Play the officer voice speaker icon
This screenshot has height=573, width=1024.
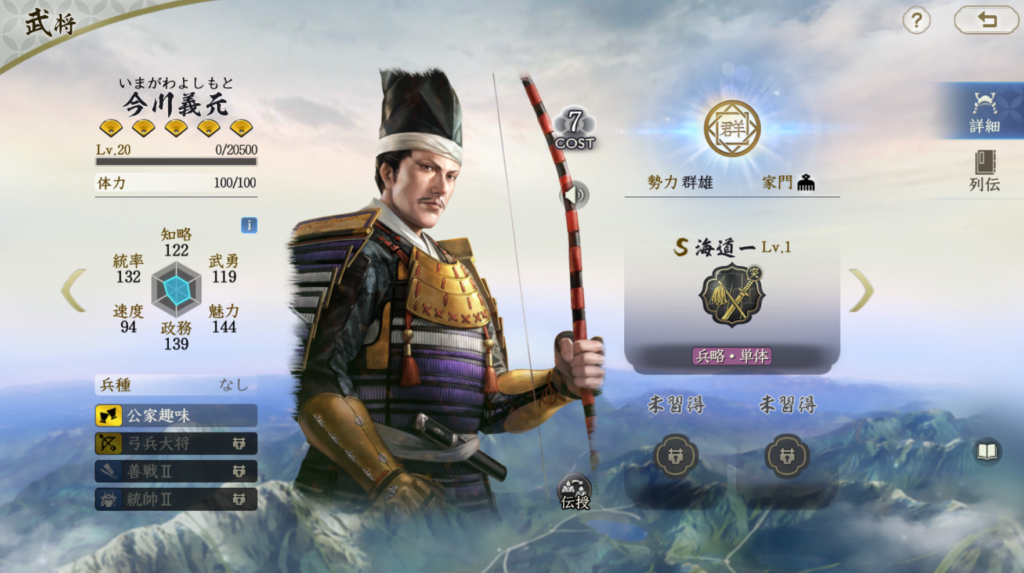(x=573, y=195)
